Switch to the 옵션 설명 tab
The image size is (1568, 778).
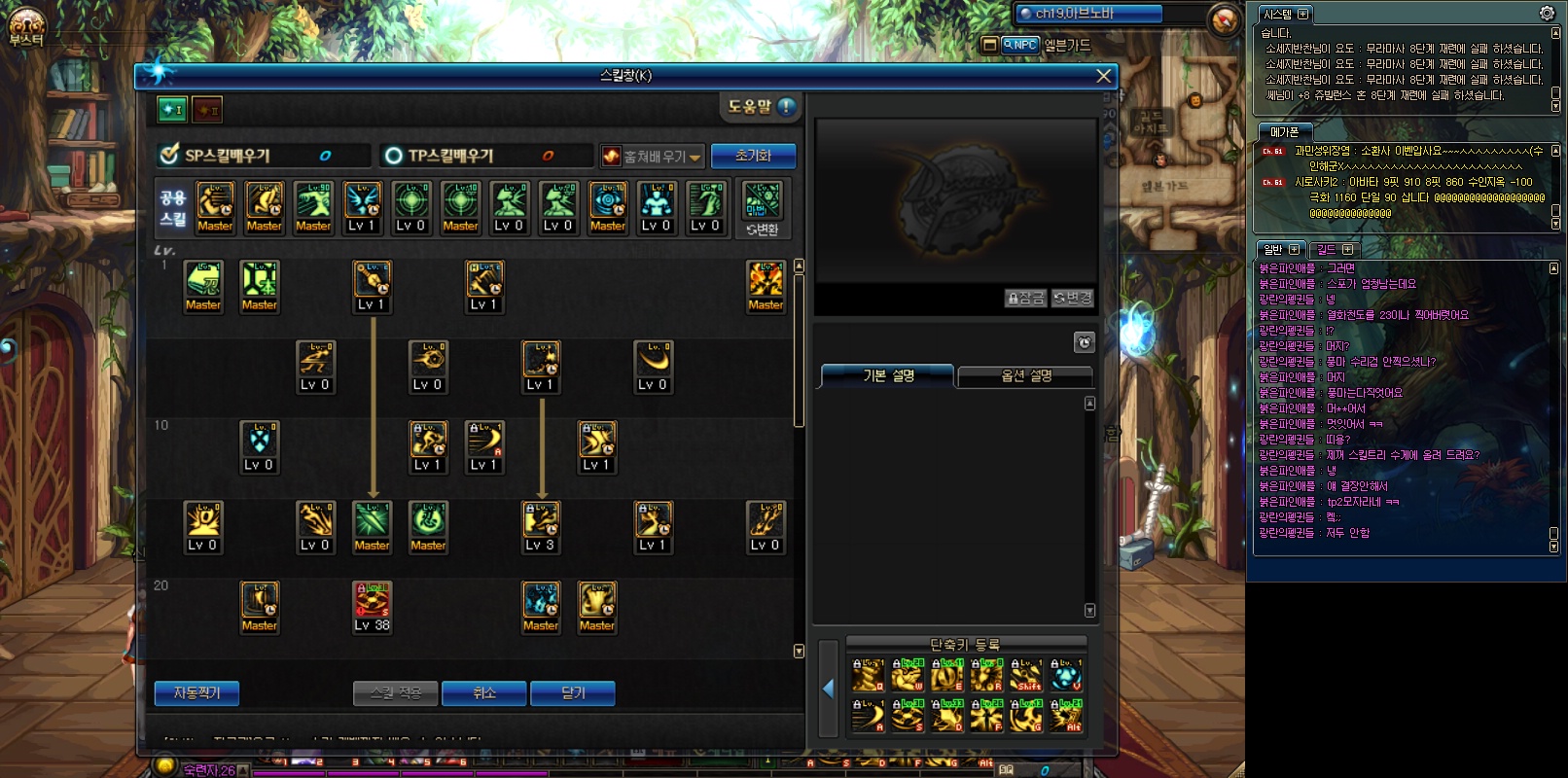[1025, 375]
